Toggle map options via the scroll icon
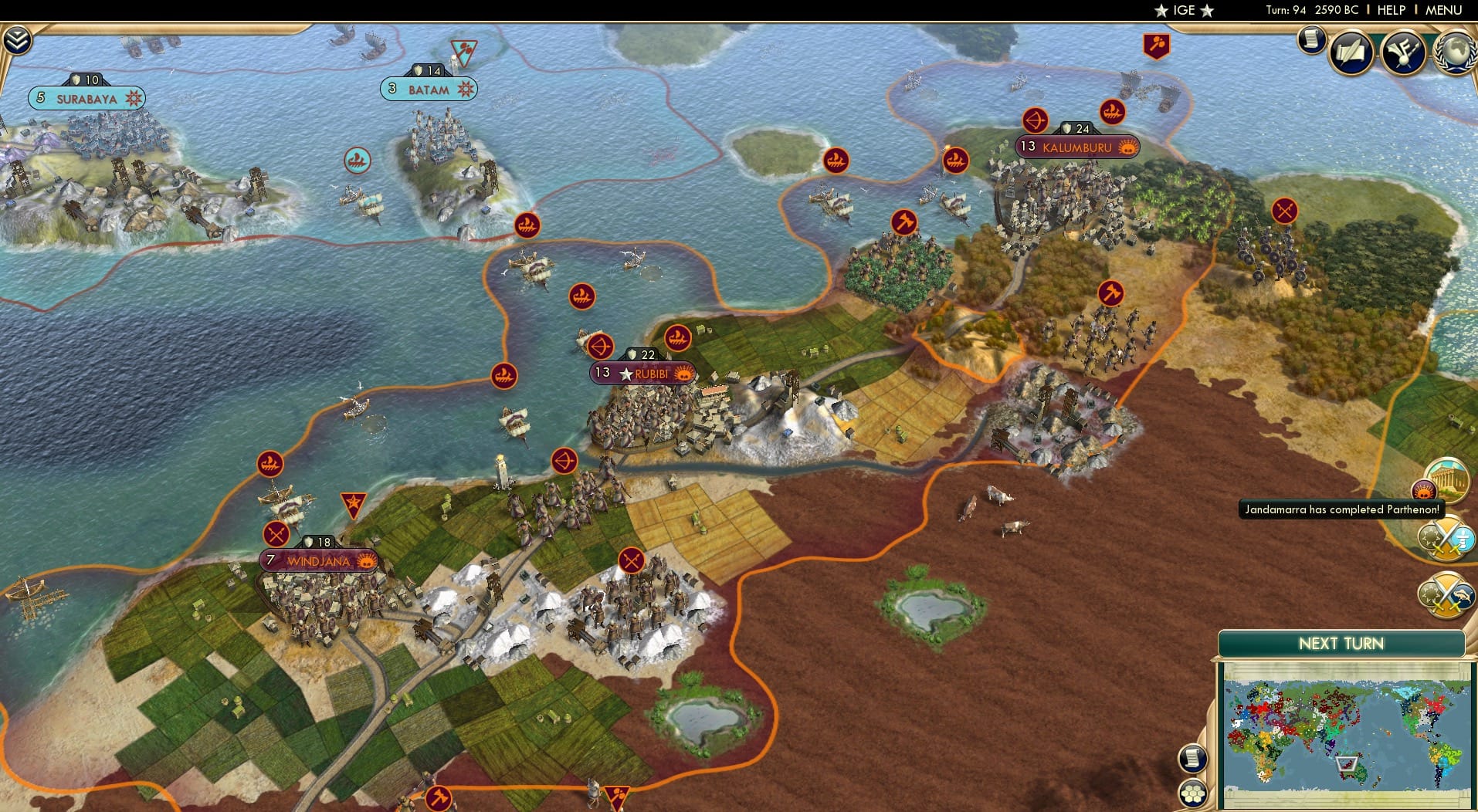The height and width of the screenshot is (812, 1478). click(1194, 756)
